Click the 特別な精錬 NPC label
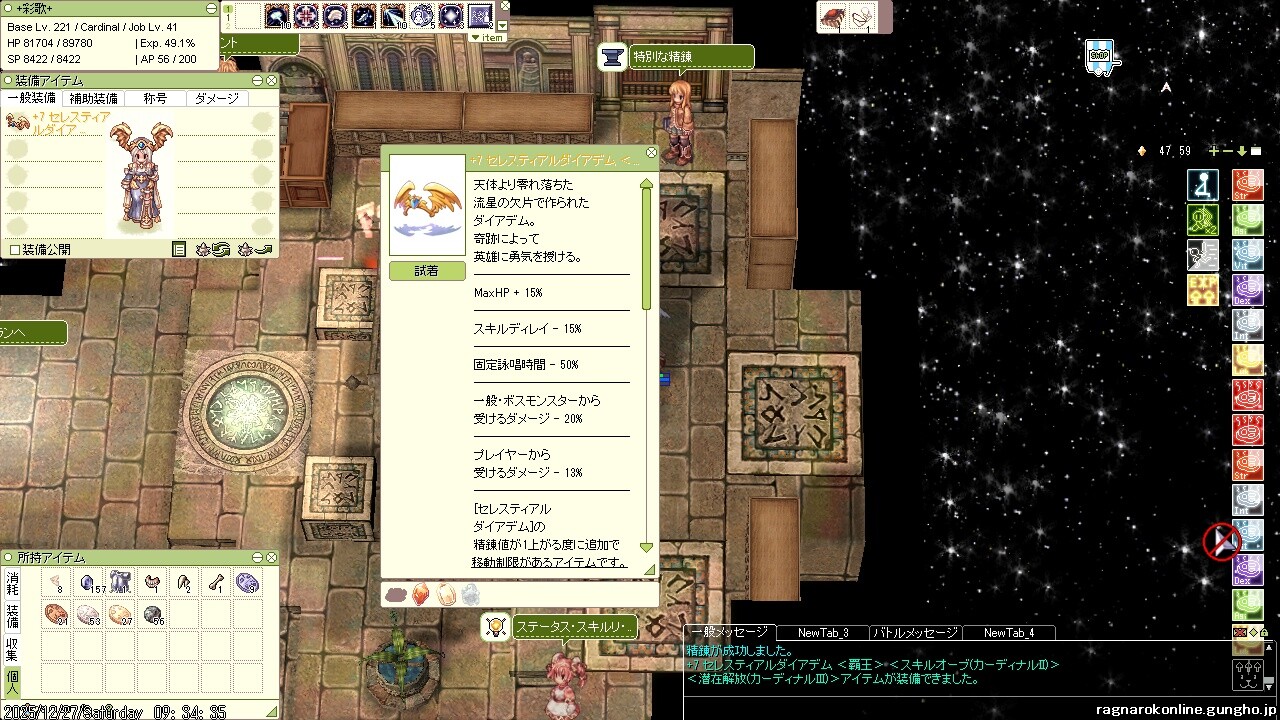 point(691,57)
